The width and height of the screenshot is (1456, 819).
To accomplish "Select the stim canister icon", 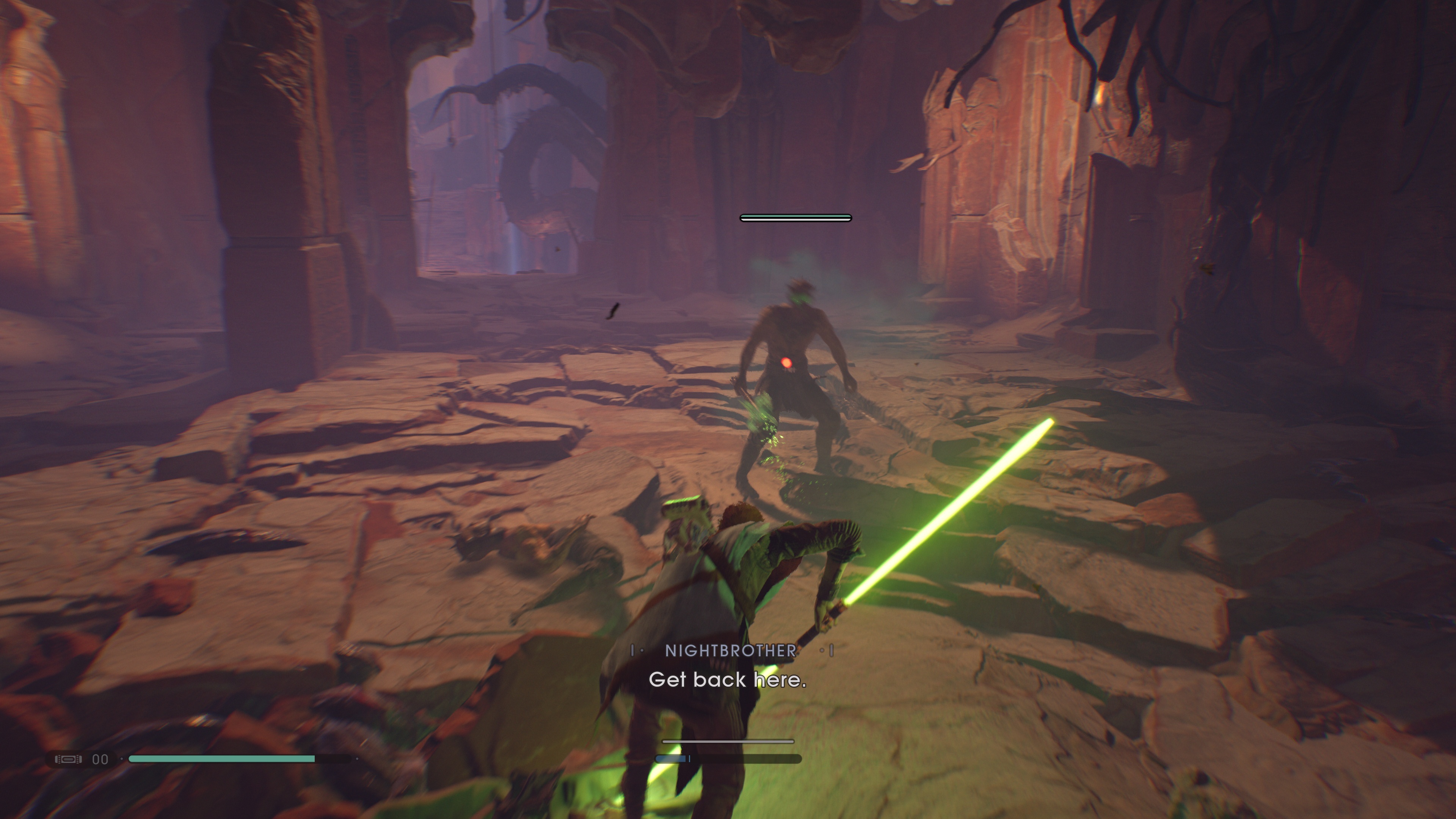I will click(x=68, y=759).
